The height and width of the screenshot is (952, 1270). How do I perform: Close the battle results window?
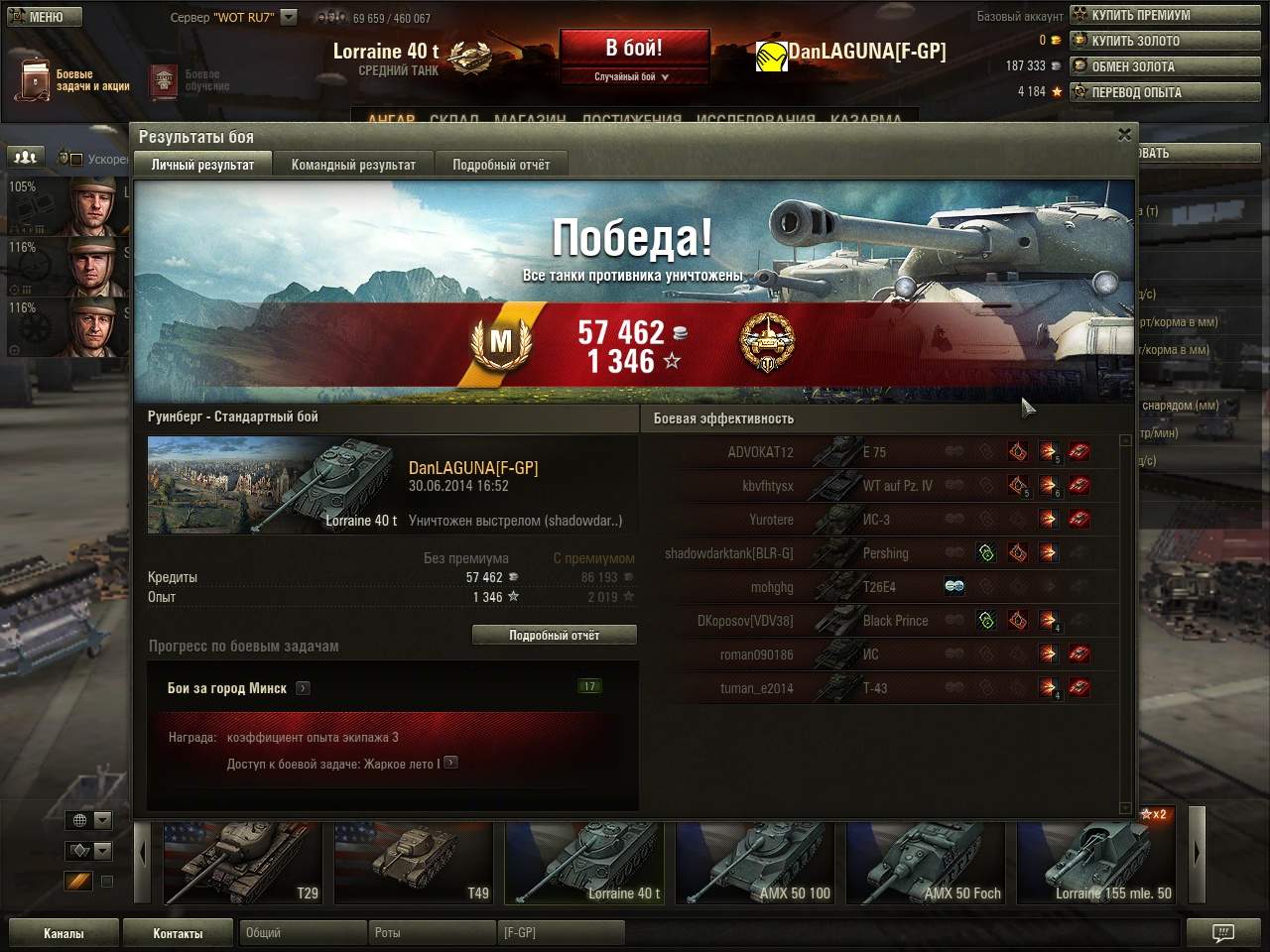[1124, 135]
